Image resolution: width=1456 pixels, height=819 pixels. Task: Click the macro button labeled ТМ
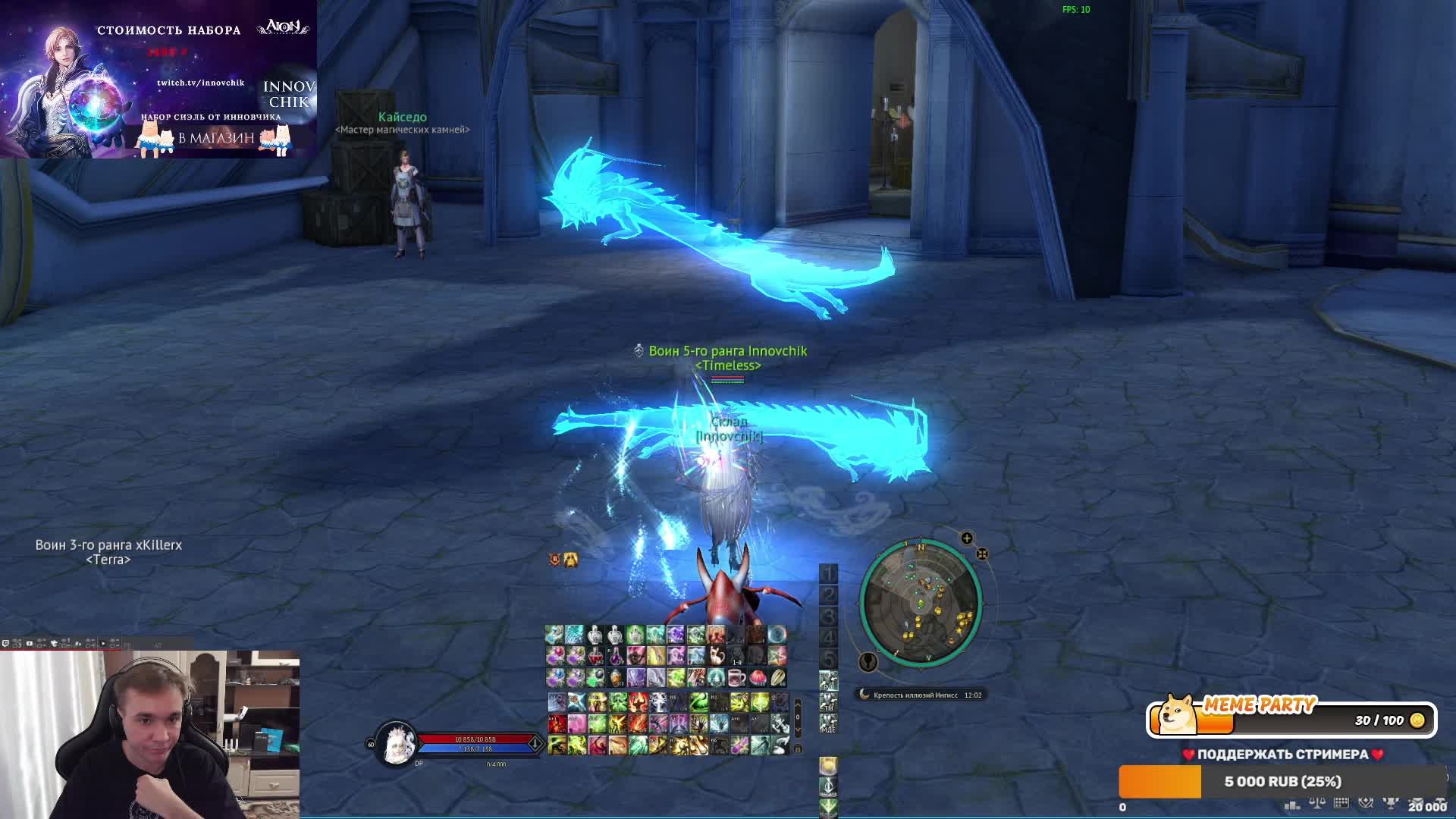pyautogui.click(x=828, y=707)
